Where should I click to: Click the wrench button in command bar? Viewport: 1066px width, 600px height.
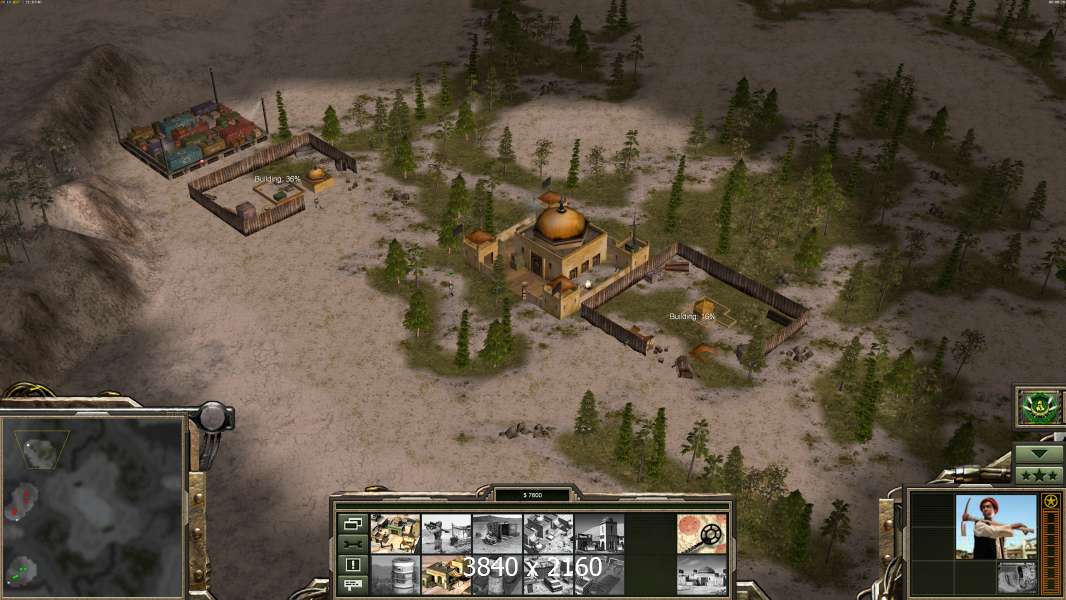[352, 544]
